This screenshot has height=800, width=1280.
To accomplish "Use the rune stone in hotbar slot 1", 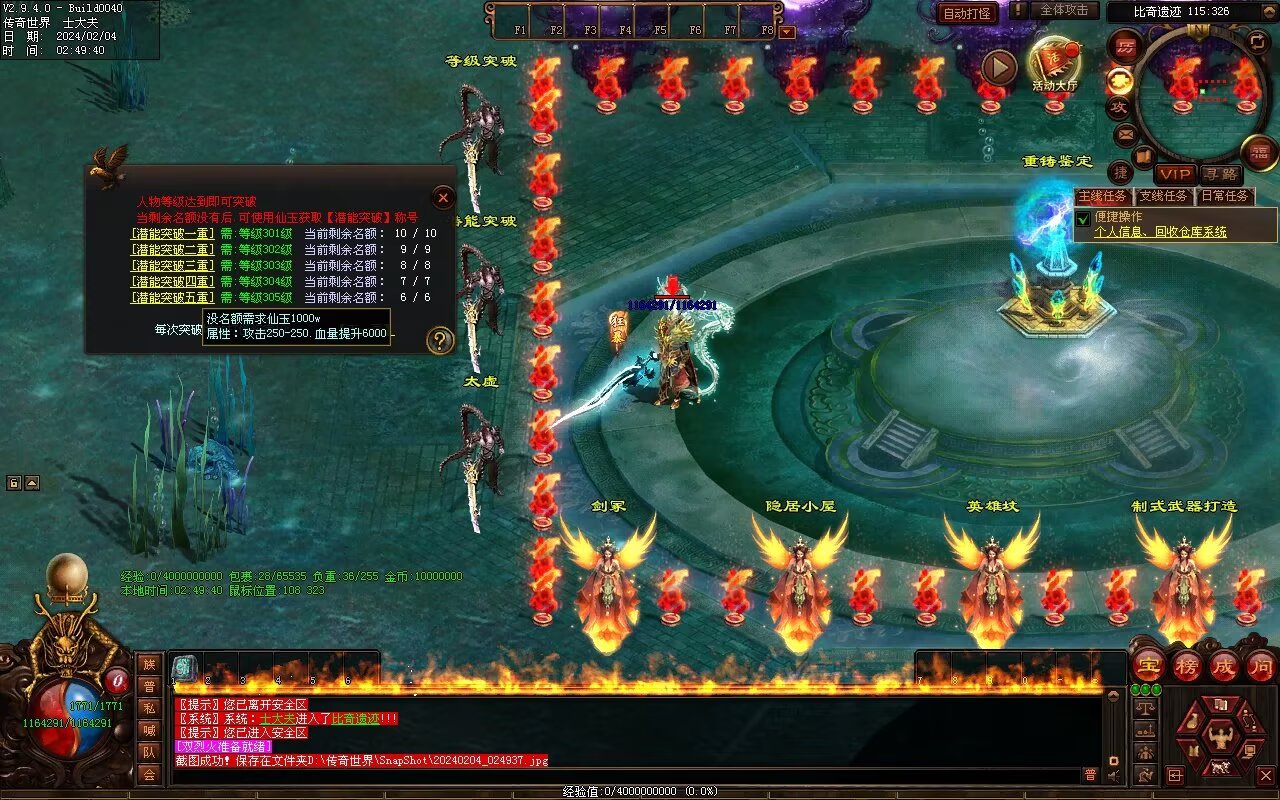I will click(185, 668).
